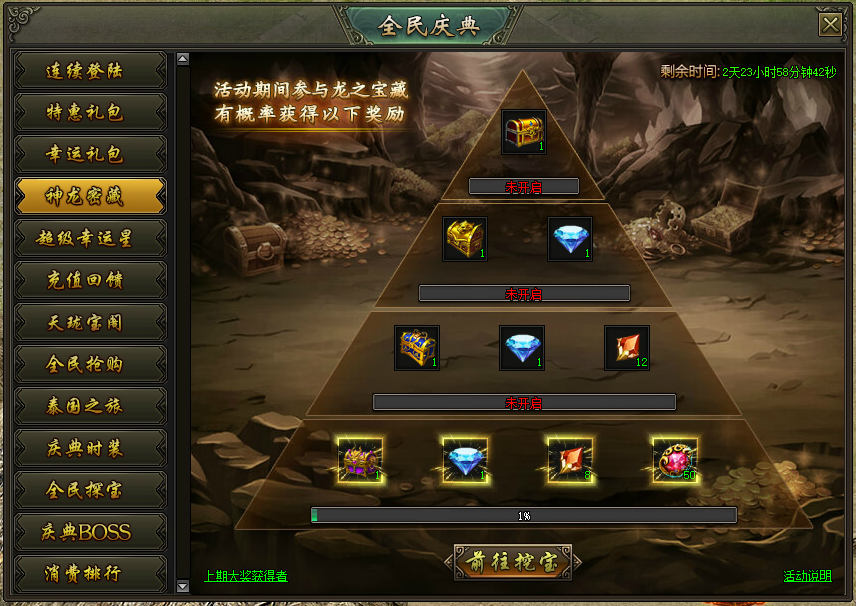Image resolution: width=856 pixels, height=606 pixels.
Task: Show the 消费排行 tab
Action: 90,573
